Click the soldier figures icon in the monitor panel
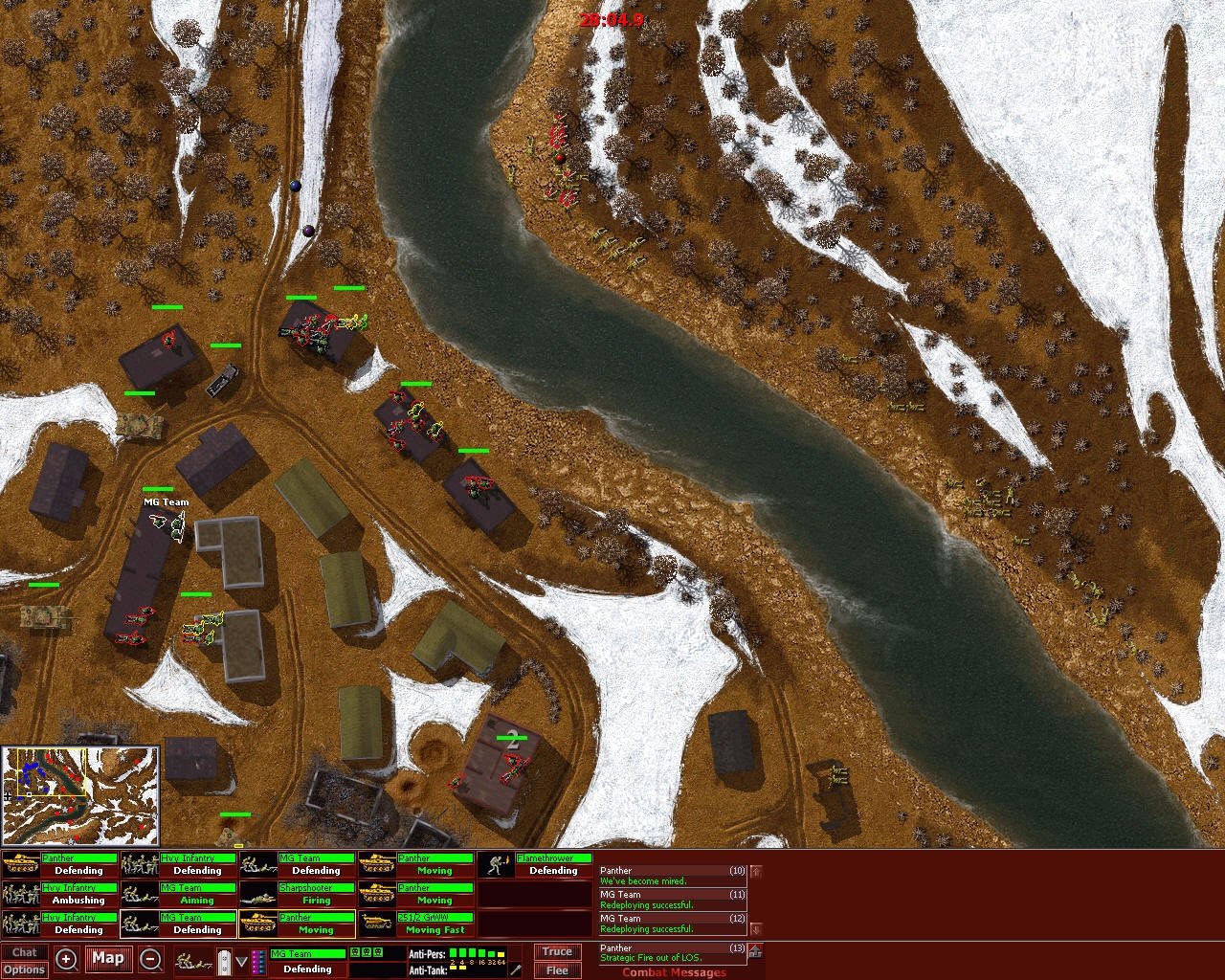 coord(191,959)
